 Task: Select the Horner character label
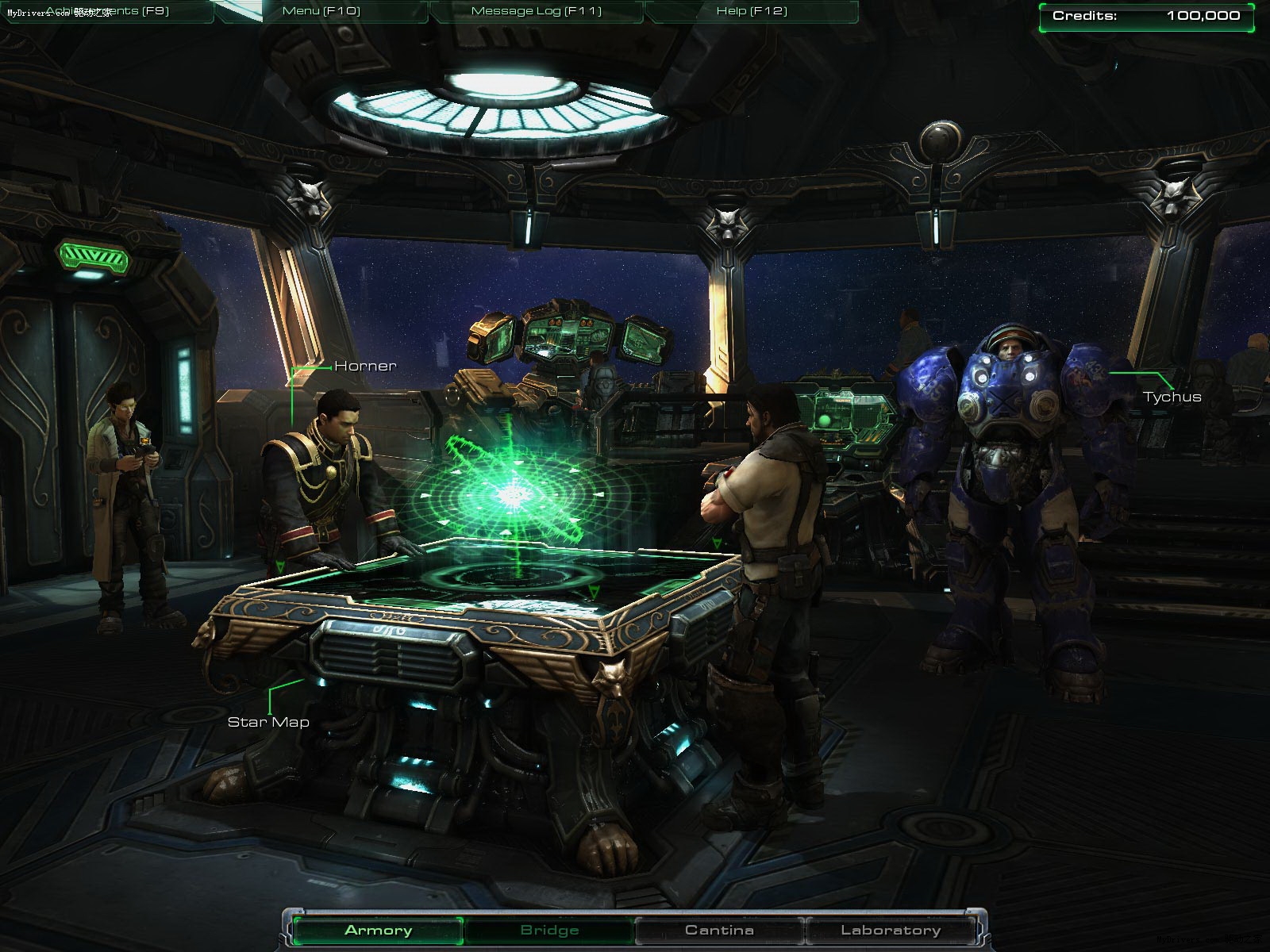coord(365,366)
